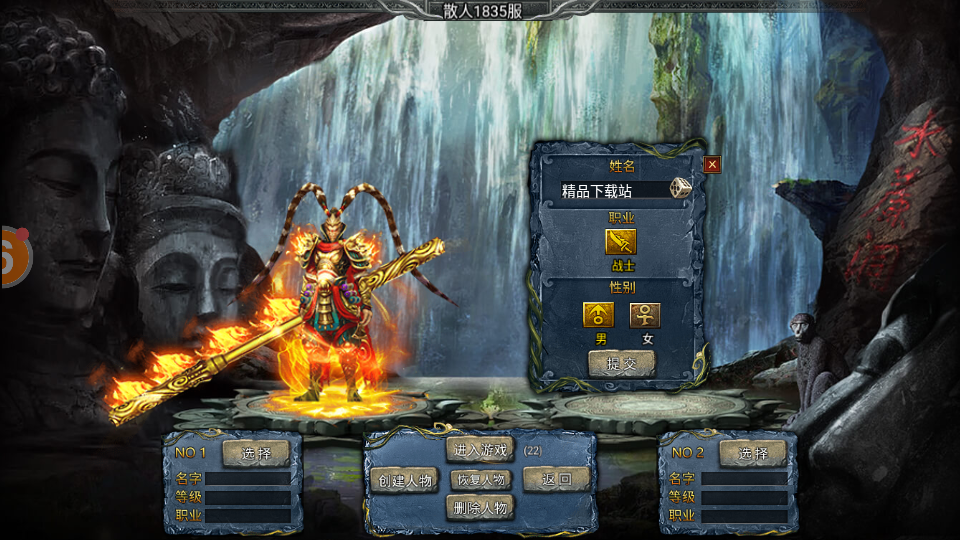Click 选择 in the NO 1 character panel
This screenshot has height=540, width=960.
pyautogui.click(x=255, y=453)
